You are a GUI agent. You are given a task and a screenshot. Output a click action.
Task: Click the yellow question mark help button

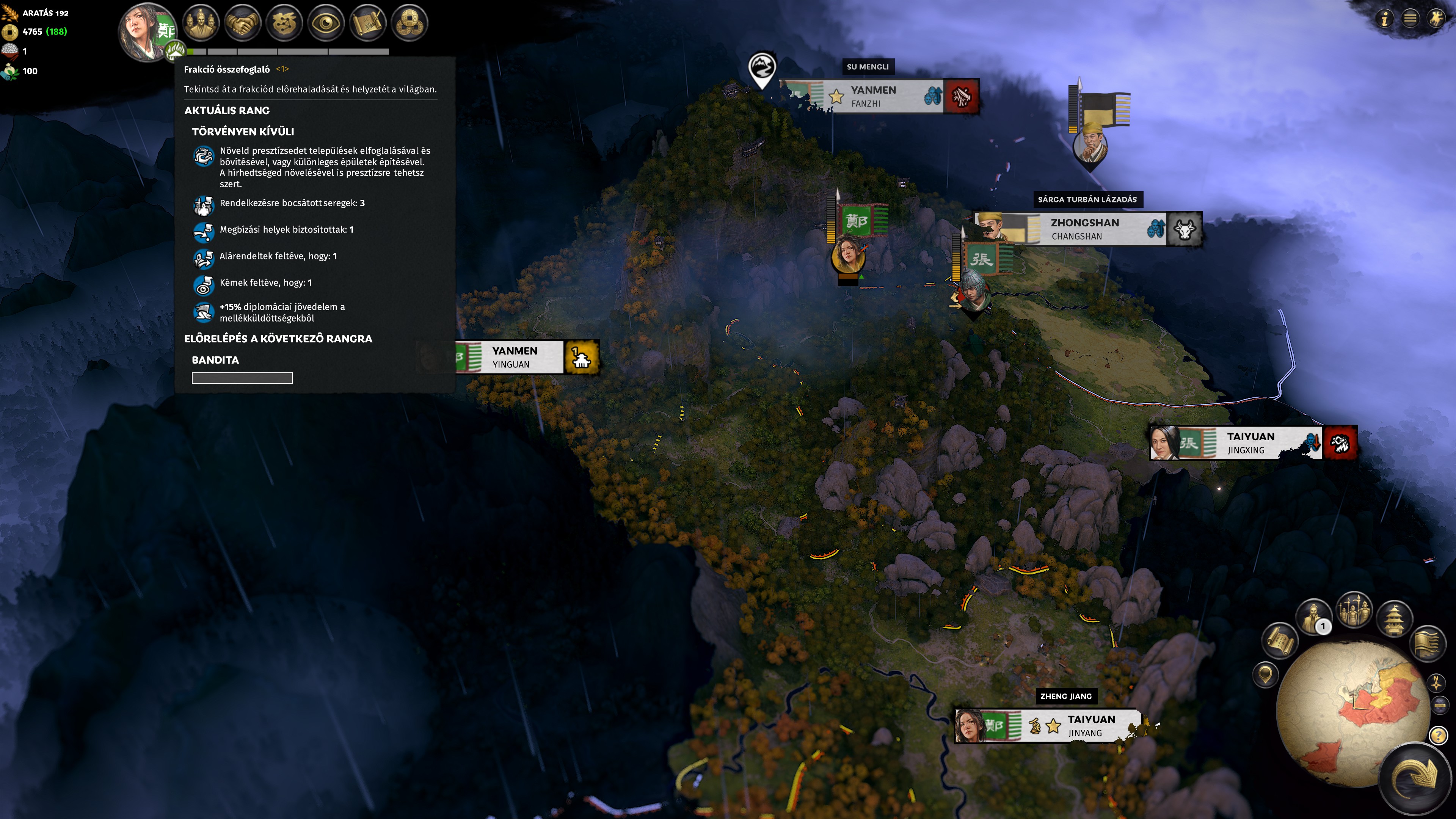(x=1438, y=736)
